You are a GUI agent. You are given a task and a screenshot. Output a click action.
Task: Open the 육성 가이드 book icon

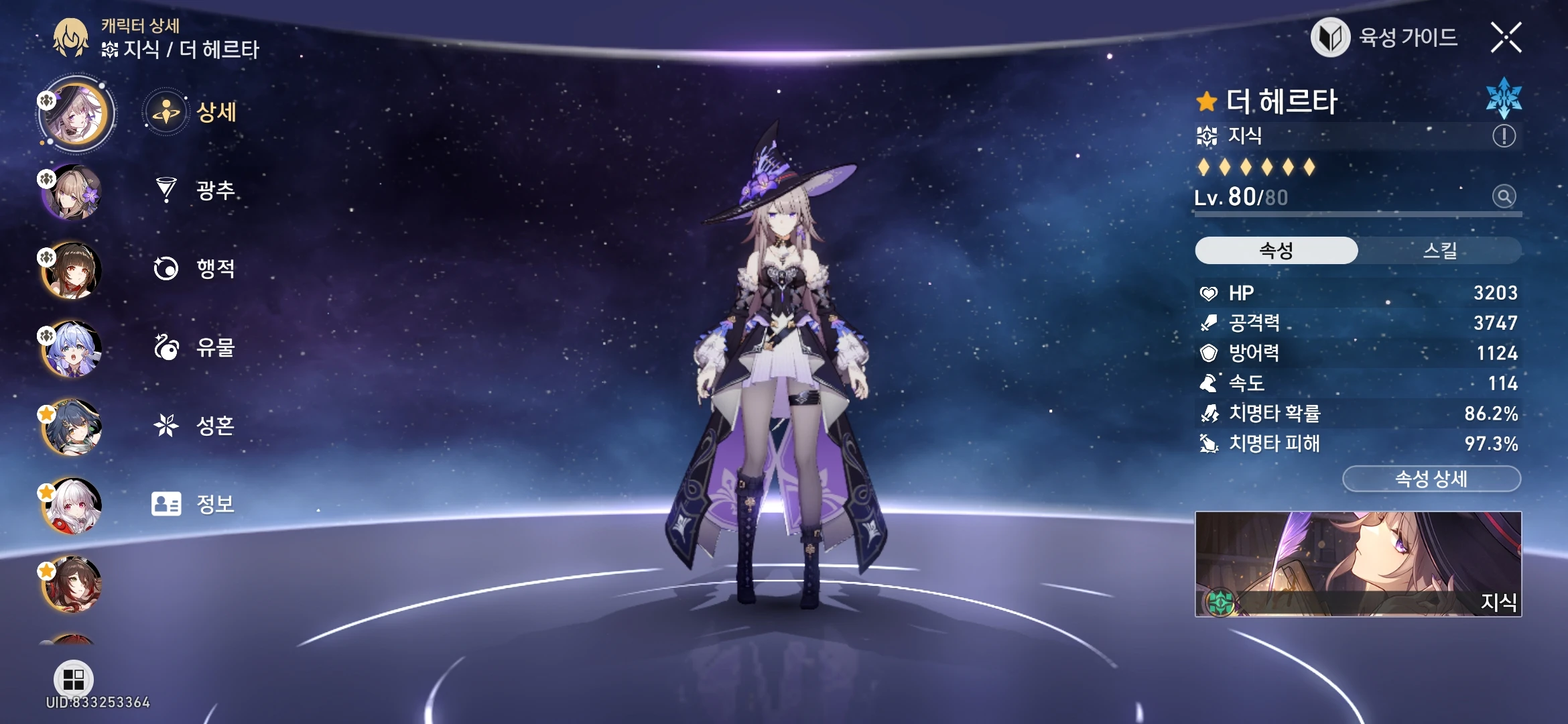tap(1330, 38)
